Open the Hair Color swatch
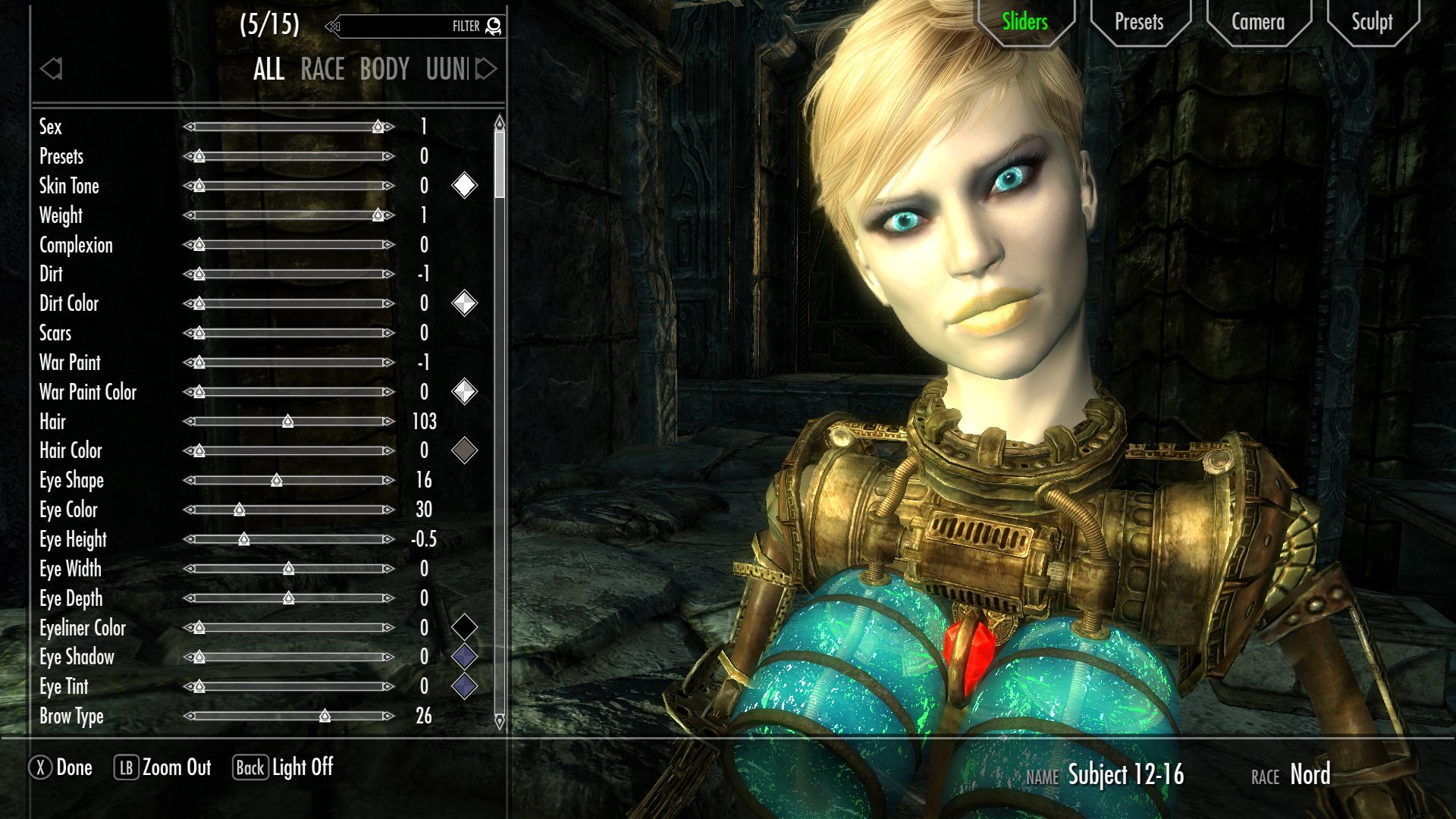Viewport: 1456px width, 819px height. click(465, 450)
